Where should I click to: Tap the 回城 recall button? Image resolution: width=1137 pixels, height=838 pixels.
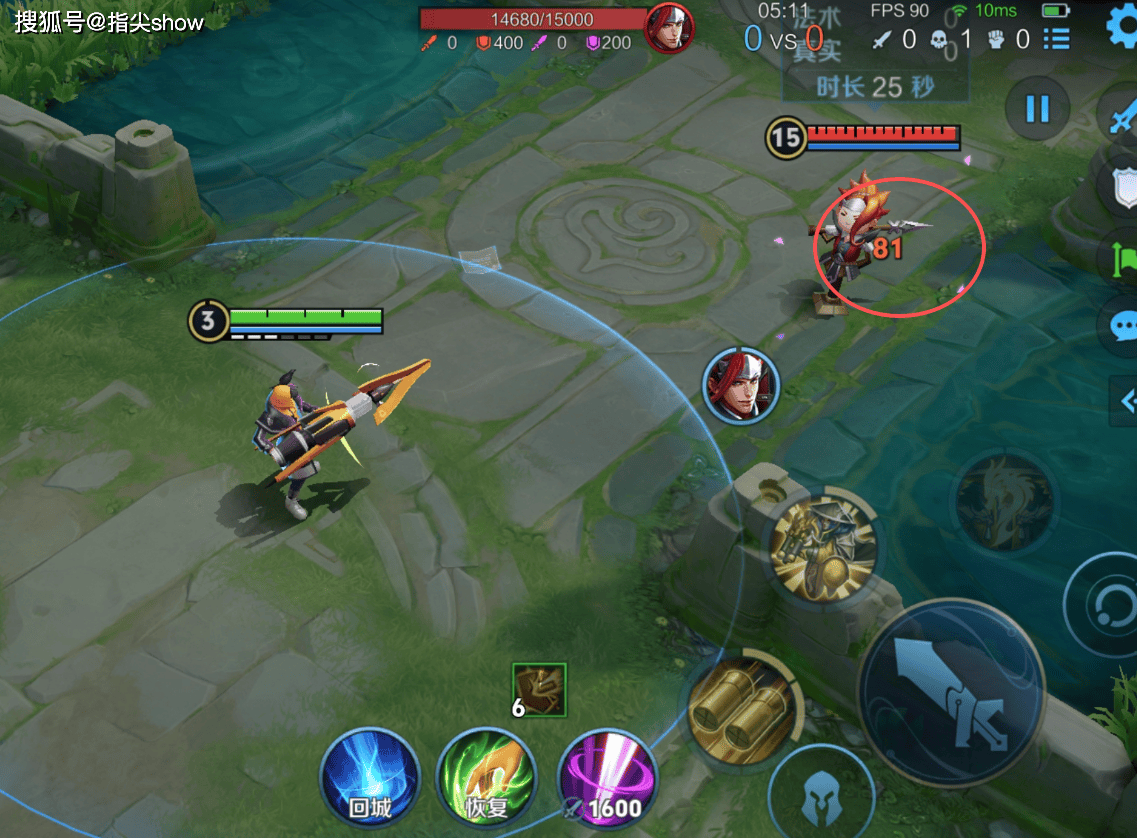coord(370,778)
